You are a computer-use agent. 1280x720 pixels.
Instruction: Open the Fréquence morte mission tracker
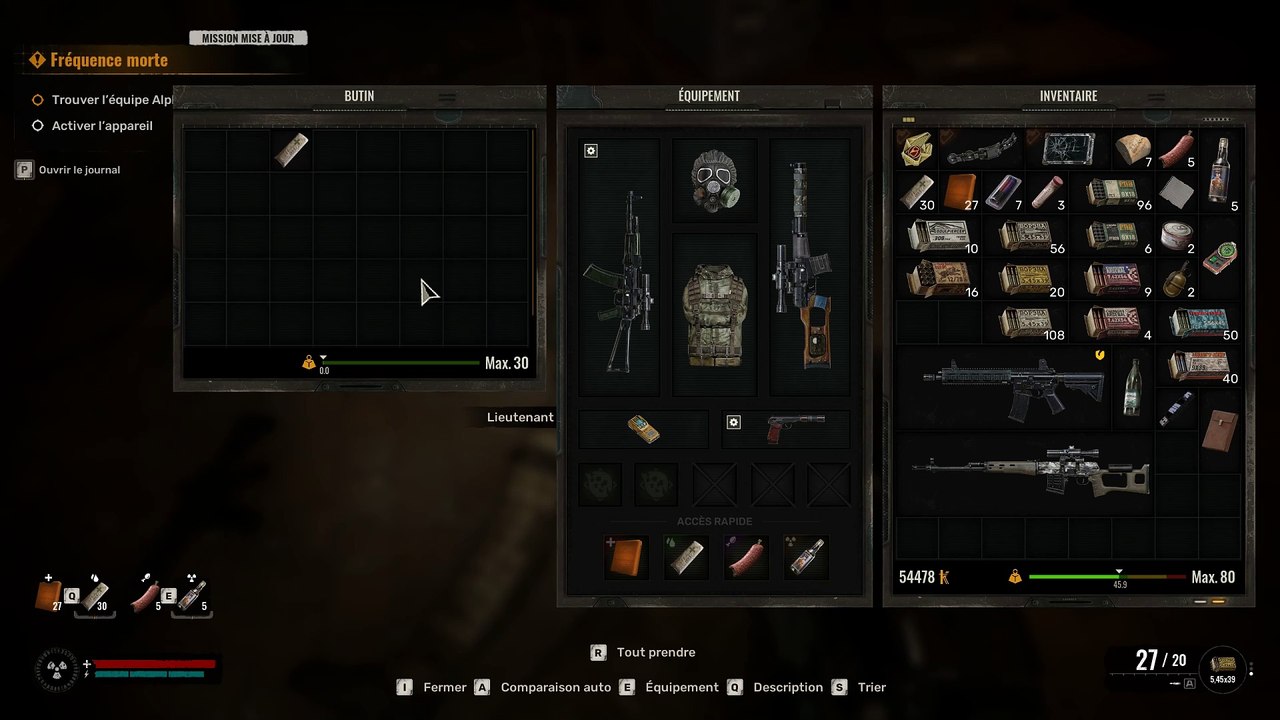(x=109, y=60)
